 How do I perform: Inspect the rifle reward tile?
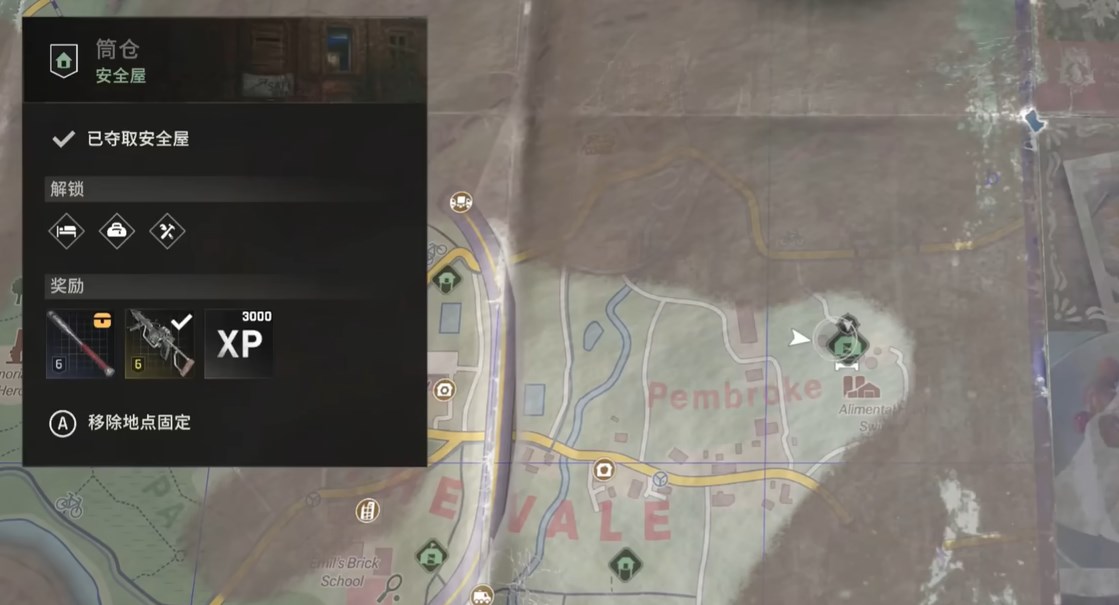pyautogui.click(x=159, y=344)
